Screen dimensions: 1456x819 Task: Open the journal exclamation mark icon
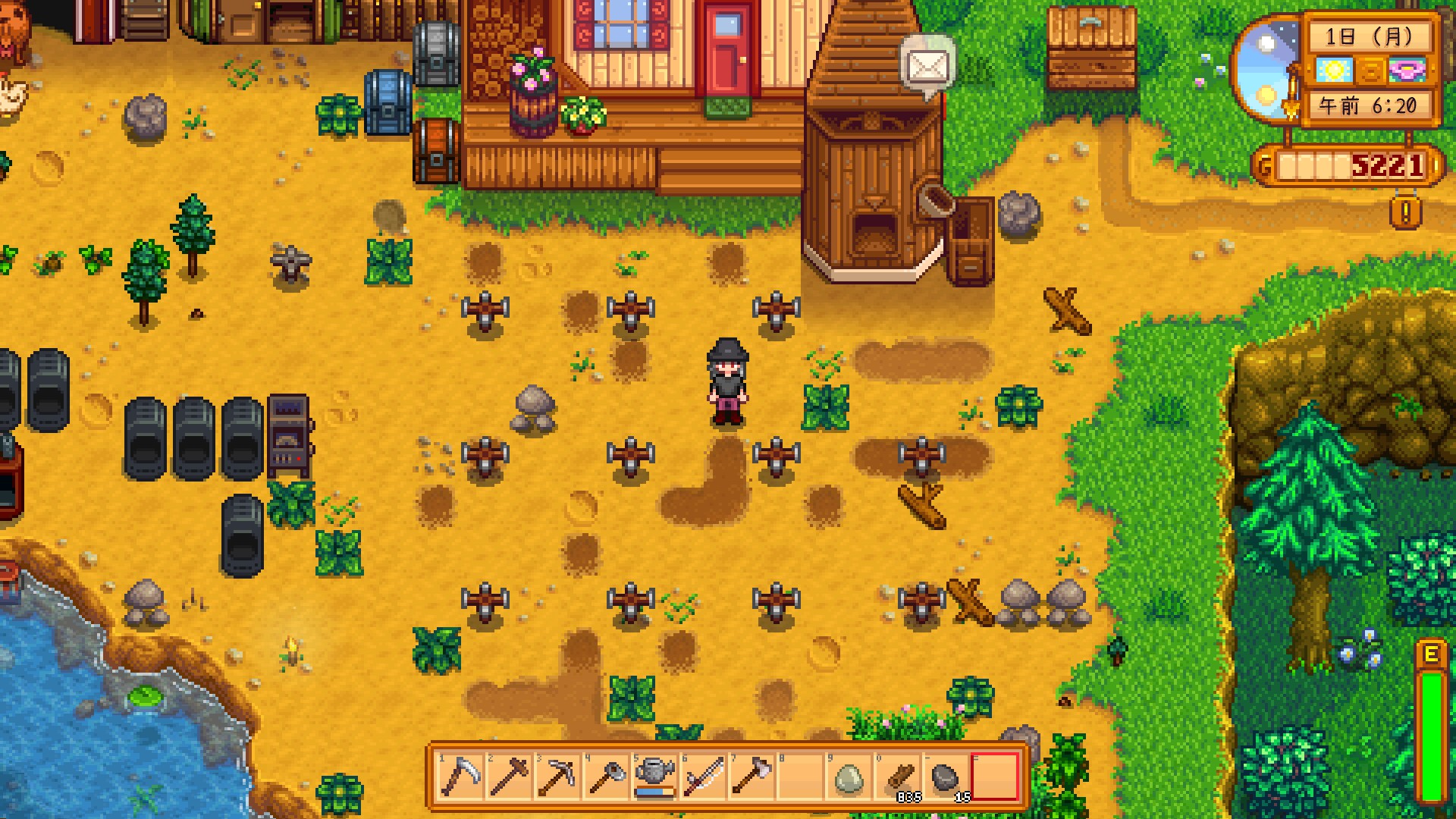tap(1406, 213)
